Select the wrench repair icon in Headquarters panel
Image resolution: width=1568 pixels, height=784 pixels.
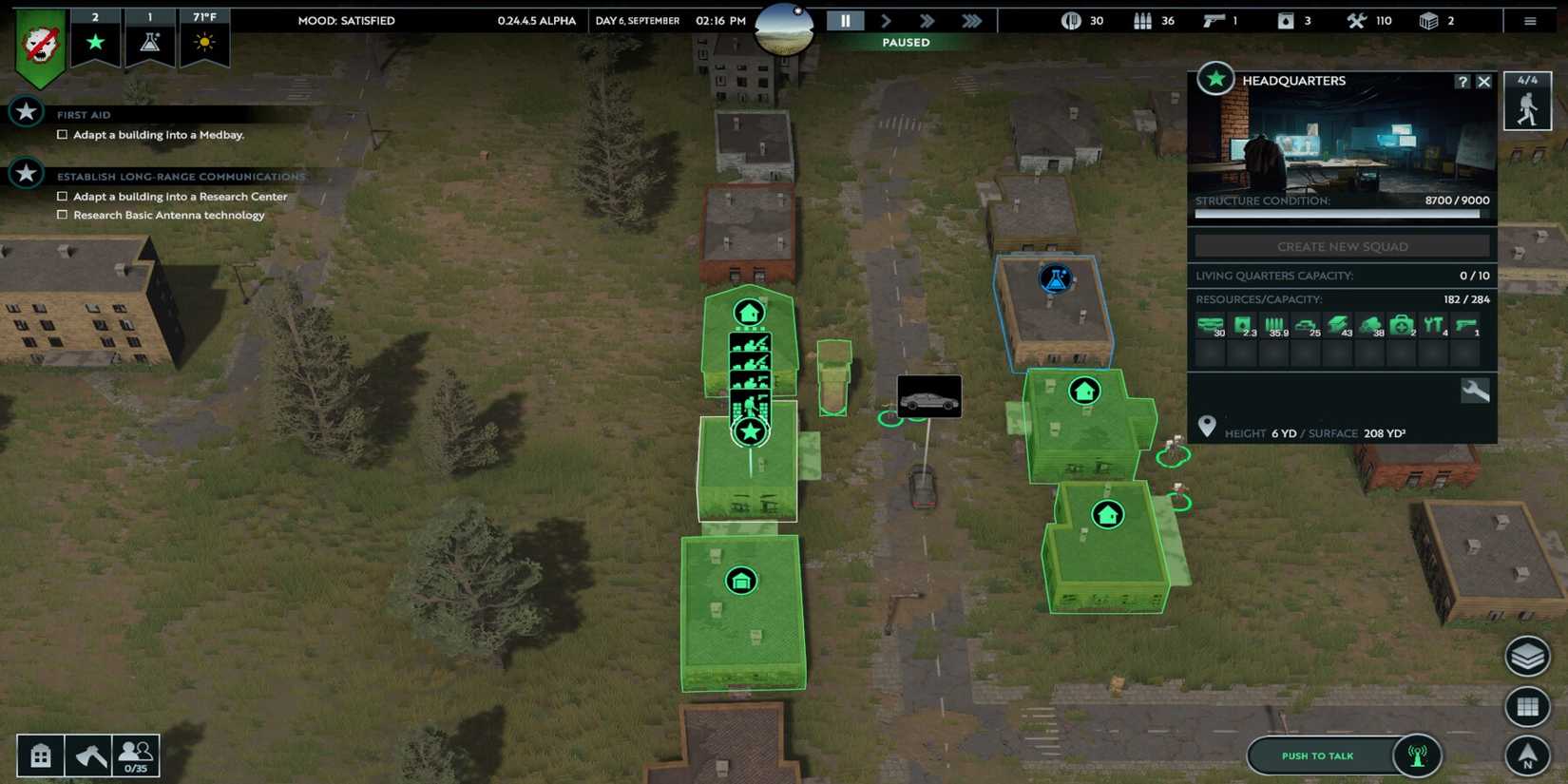point(1477,390)
